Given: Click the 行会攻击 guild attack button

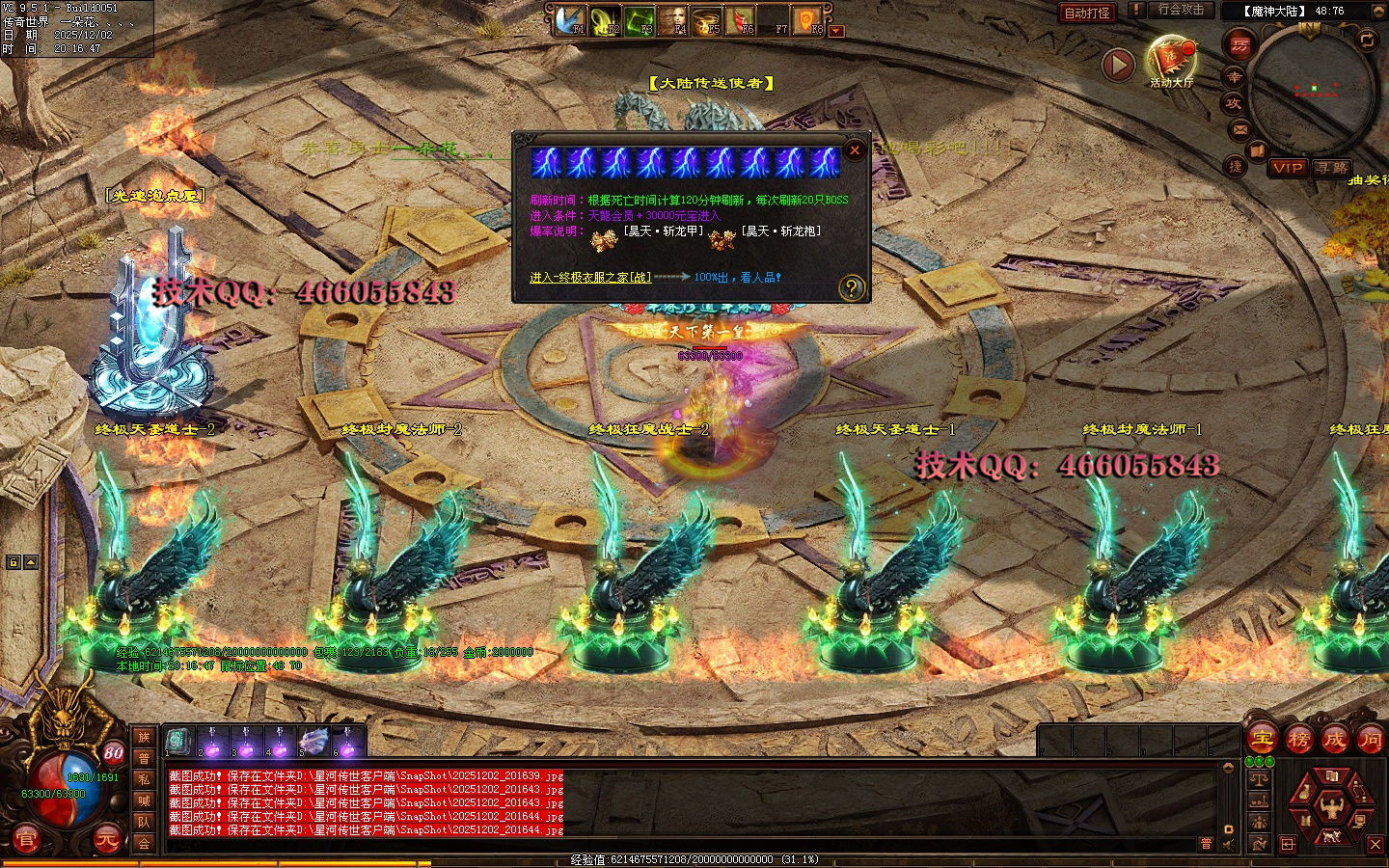Looking at the screenshot, I should click(1181, 10).
